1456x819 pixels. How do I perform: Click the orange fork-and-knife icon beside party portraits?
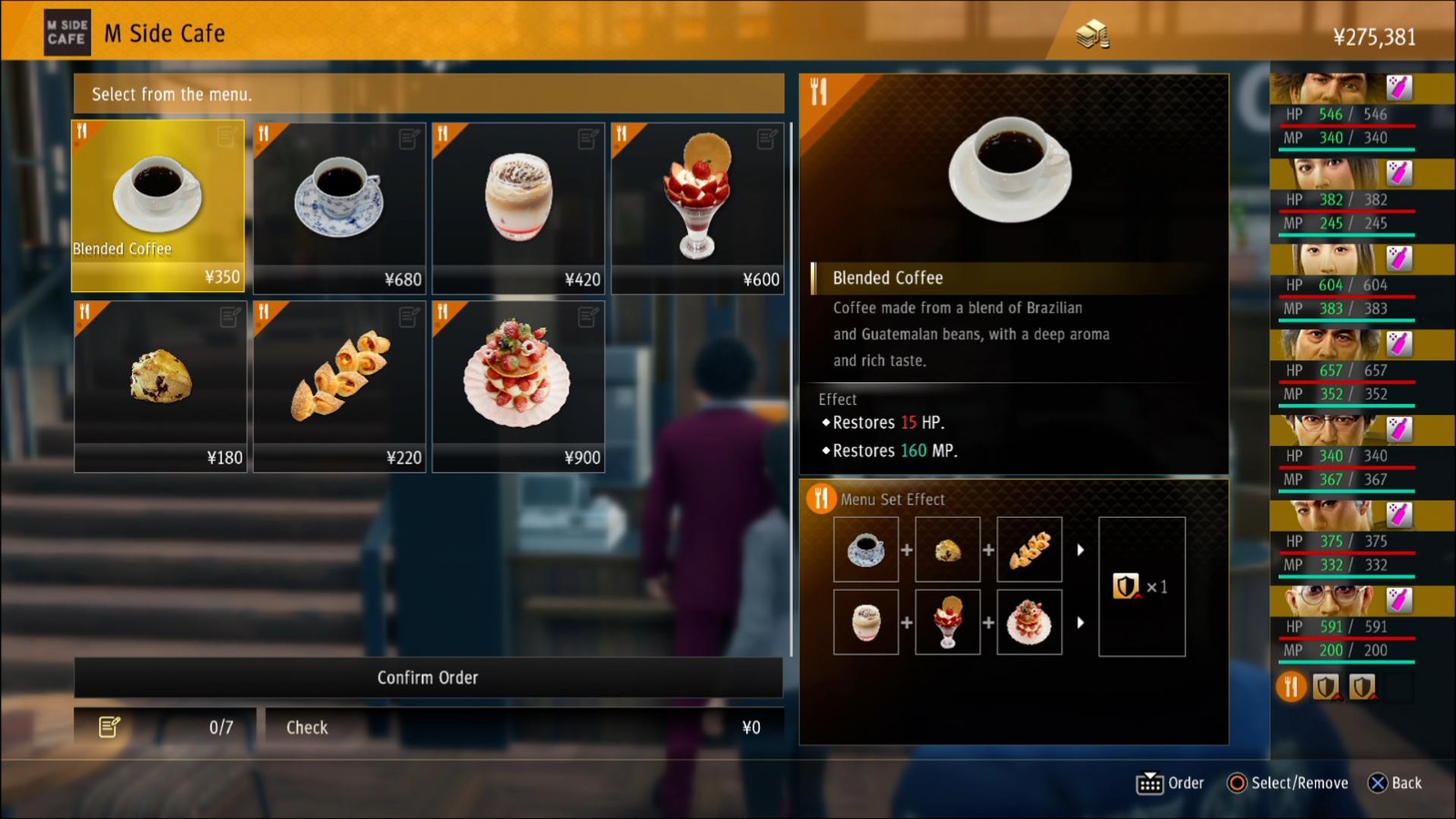tap(1290, 687)
